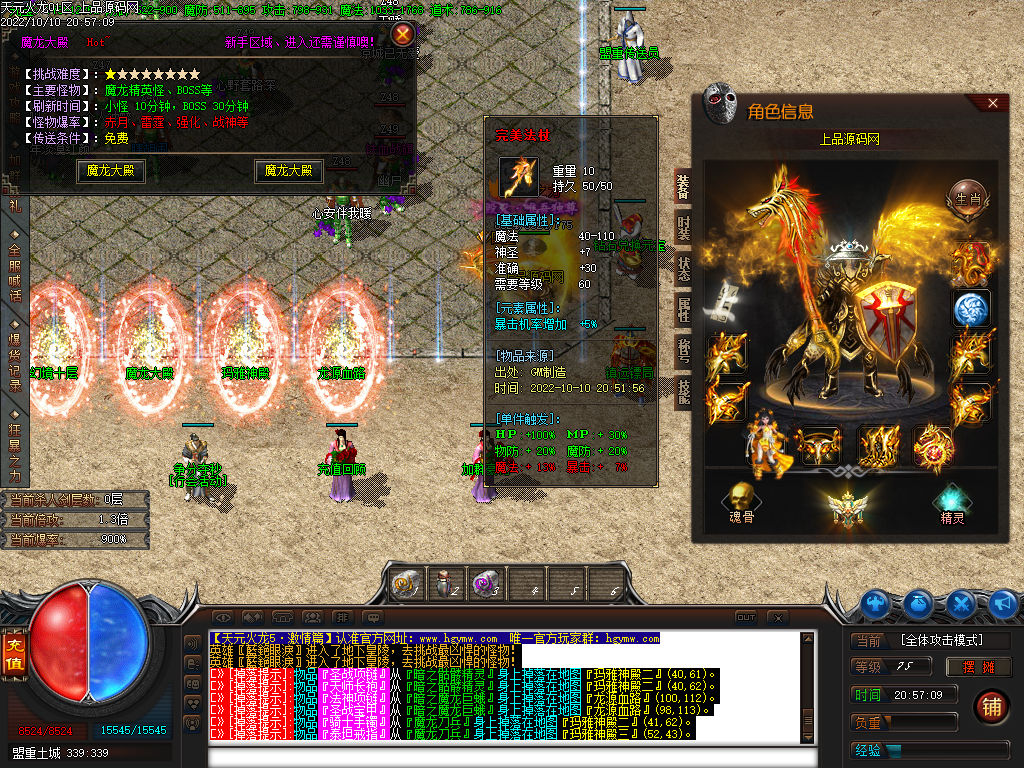Switch to the 时装 tab

(683, 228)
